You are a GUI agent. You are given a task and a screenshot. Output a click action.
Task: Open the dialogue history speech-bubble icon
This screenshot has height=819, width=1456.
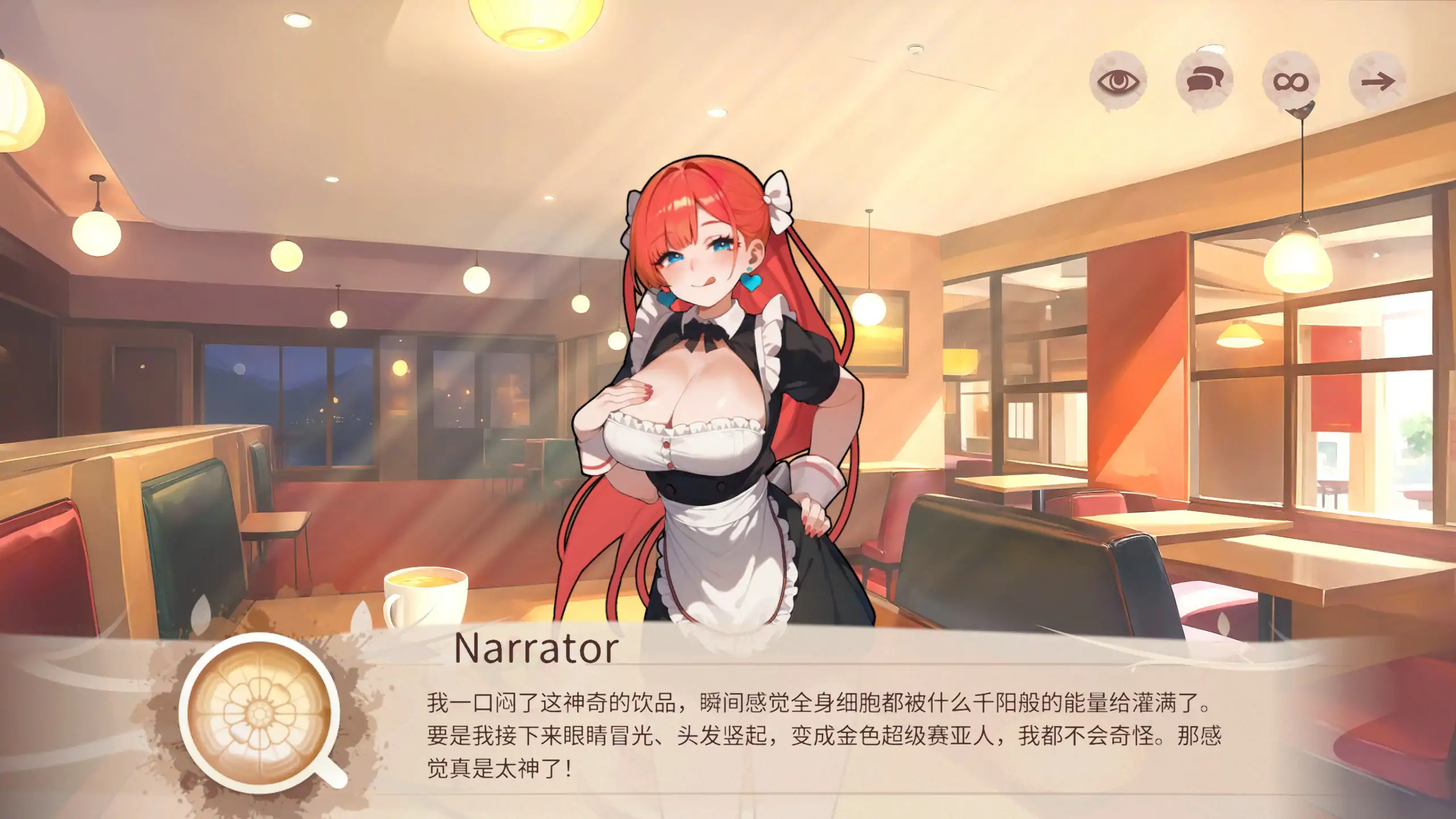pyautogui.click(x=1204, y=81)
